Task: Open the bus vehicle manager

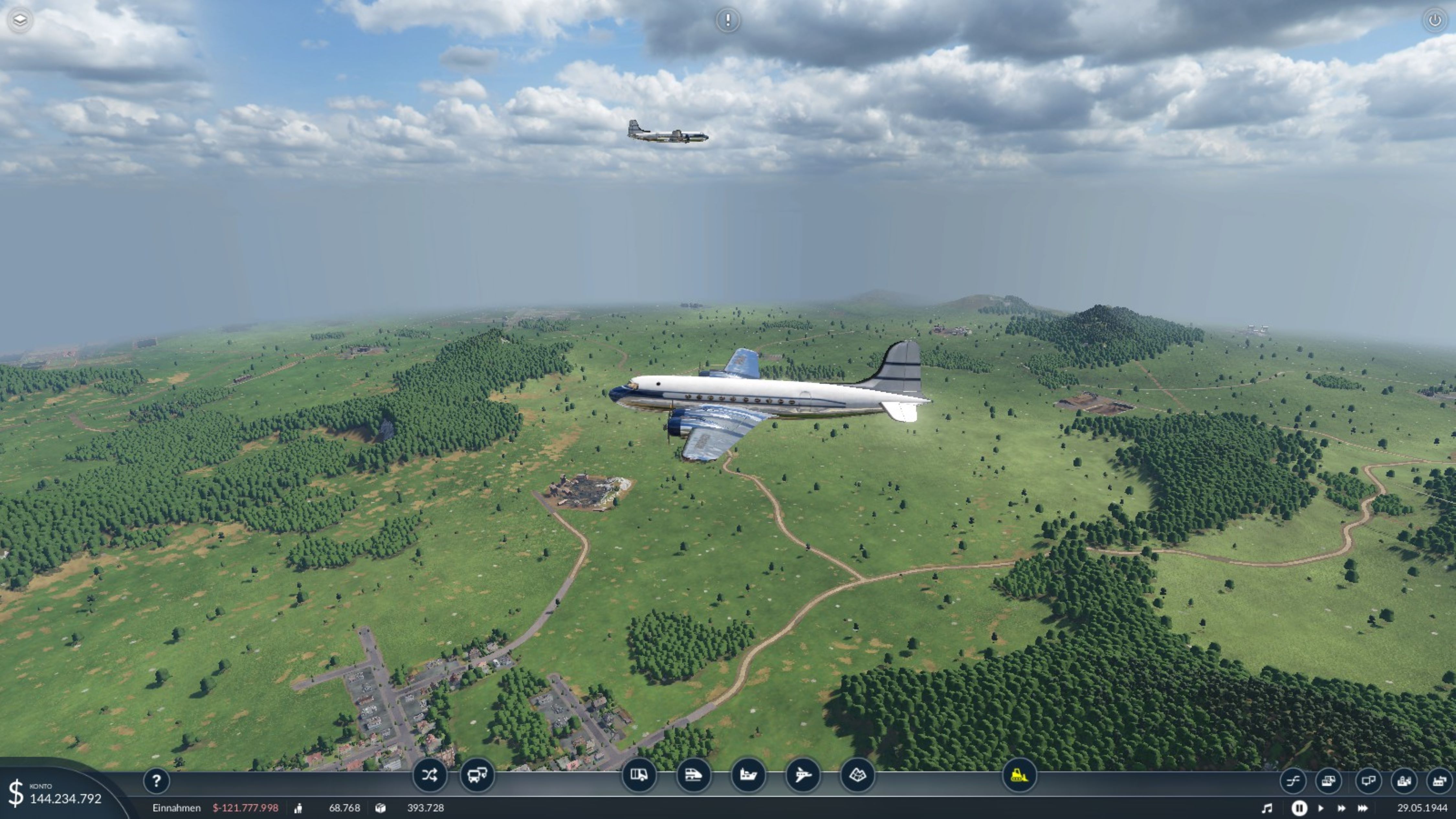Action: tap(477, 775)
